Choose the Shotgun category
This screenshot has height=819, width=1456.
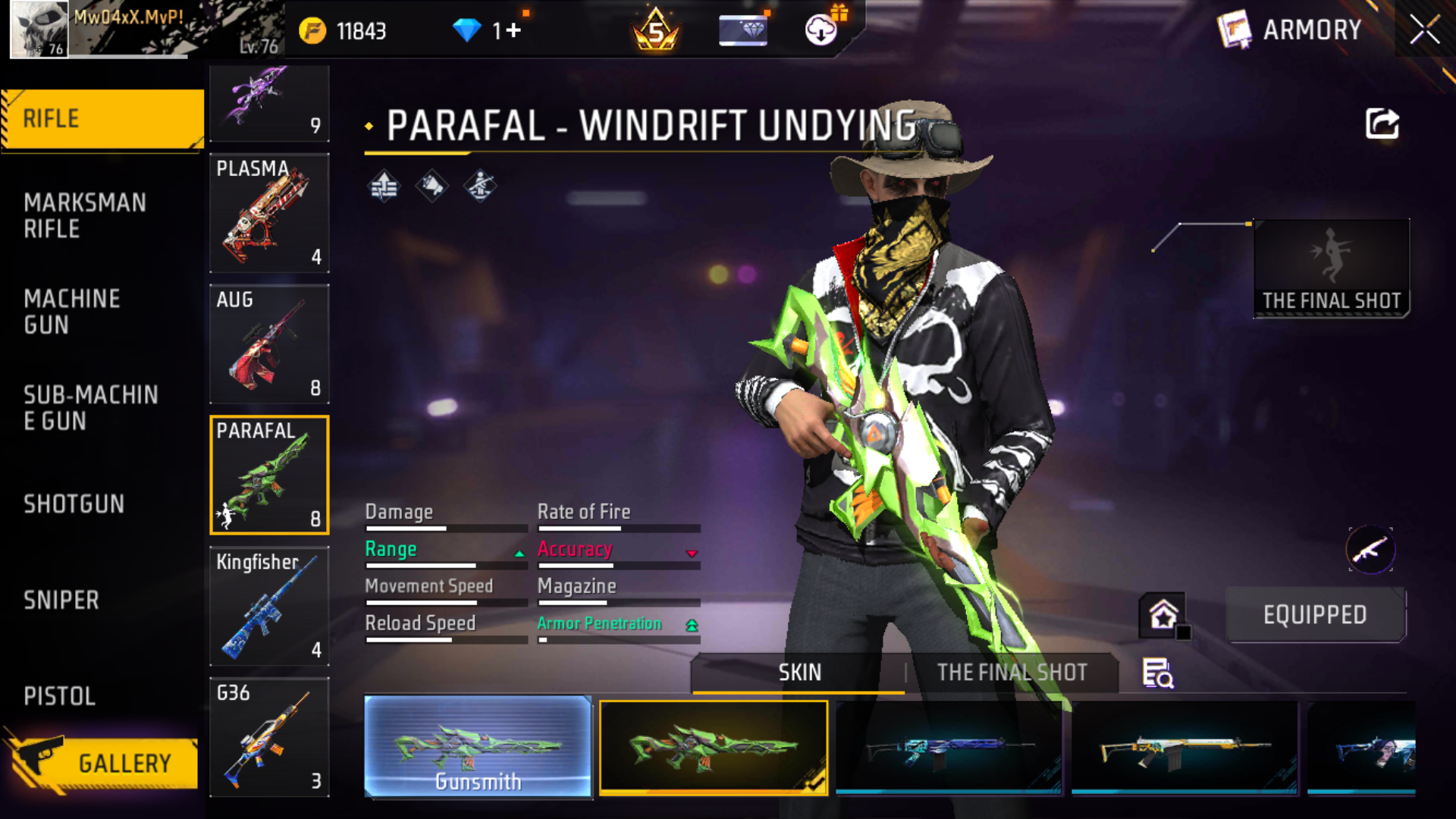[x=74, y=504]
